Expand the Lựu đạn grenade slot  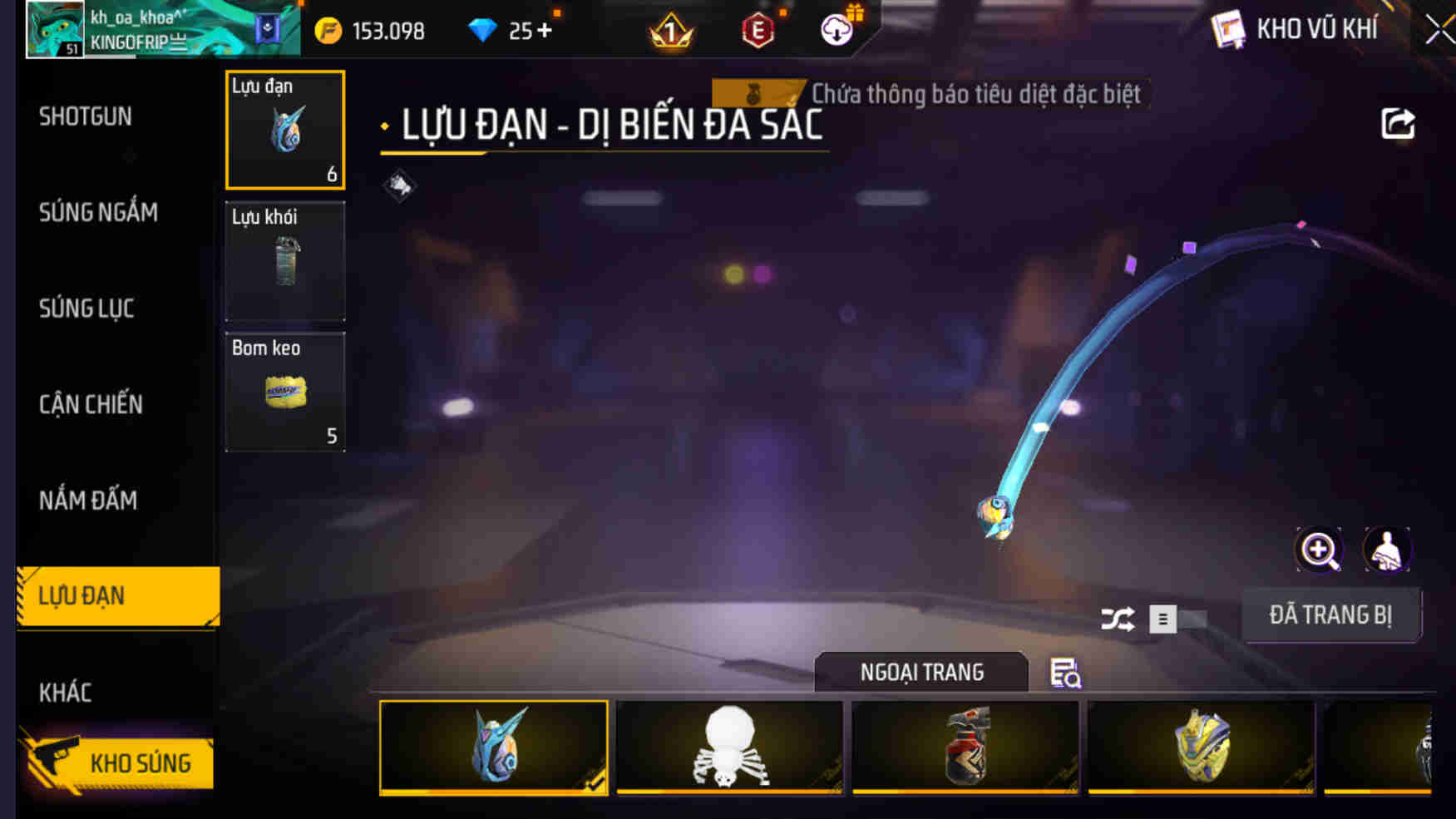click(284, 131)
